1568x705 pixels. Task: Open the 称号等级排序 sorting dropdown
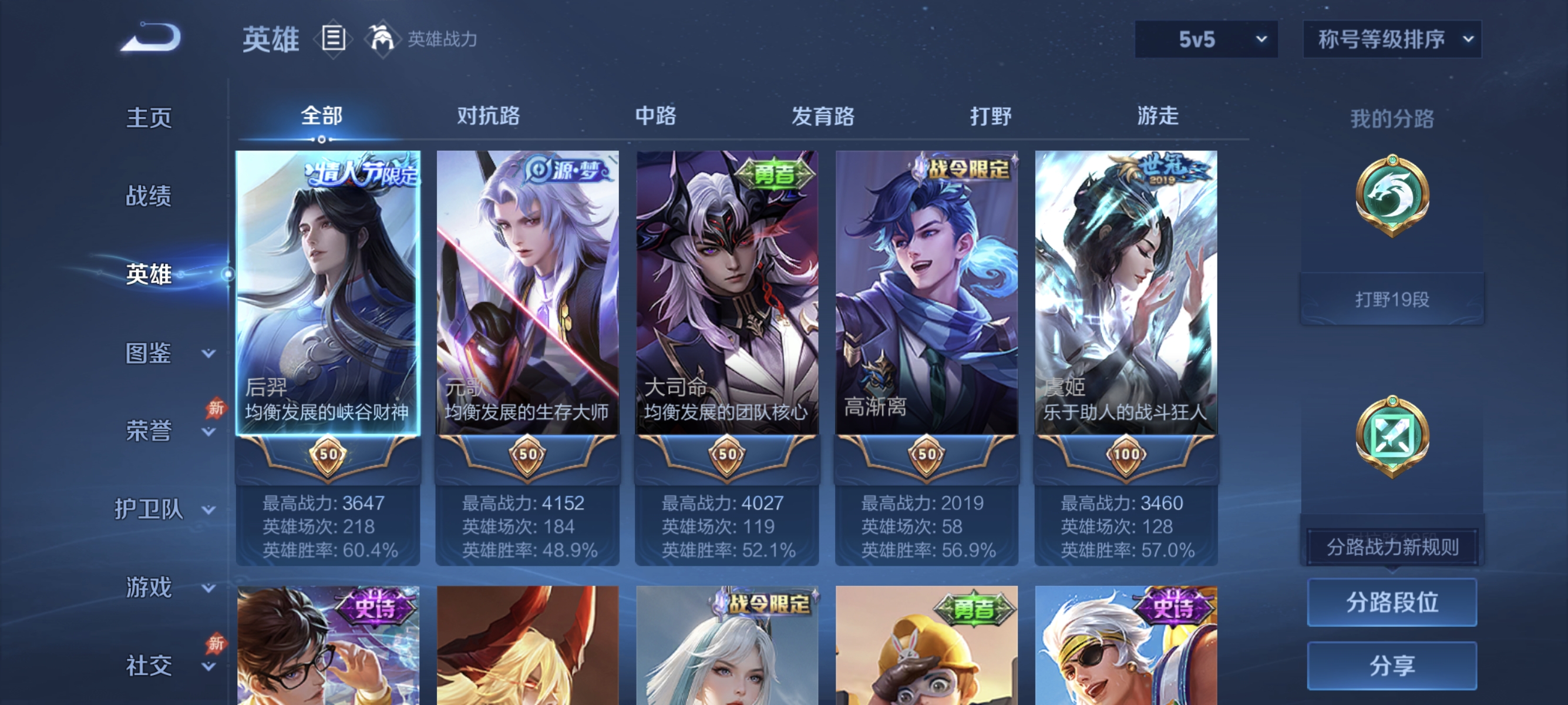[1391, 38]
